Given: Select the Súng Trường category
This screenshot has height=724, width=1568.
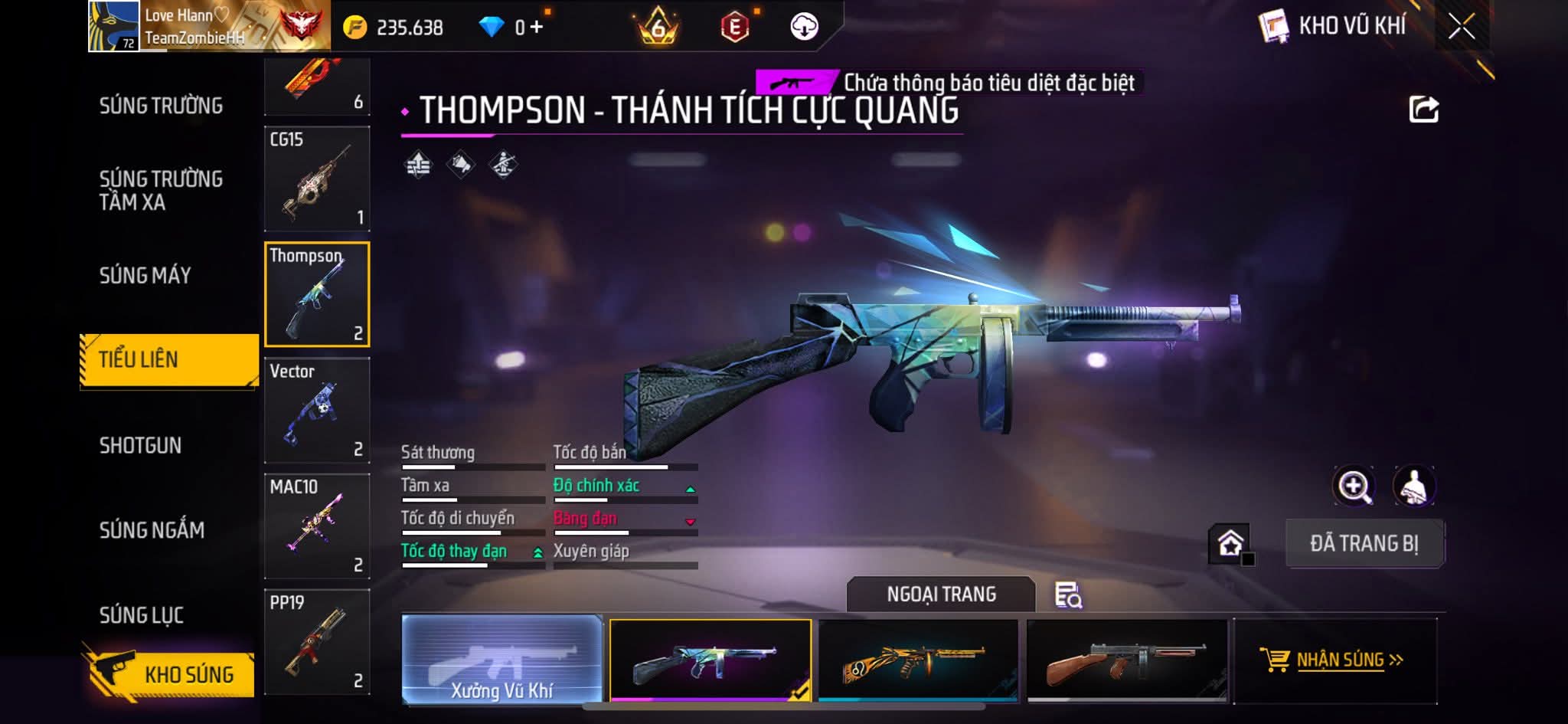Looking at the screenshot, I should [x=161, y=106].
